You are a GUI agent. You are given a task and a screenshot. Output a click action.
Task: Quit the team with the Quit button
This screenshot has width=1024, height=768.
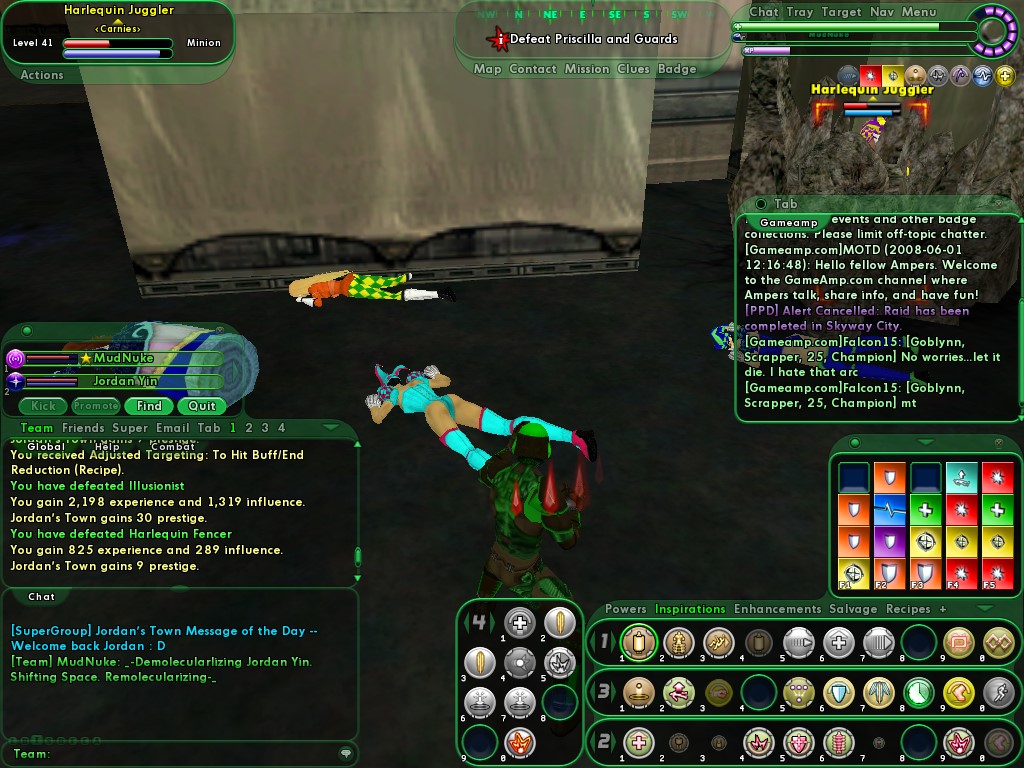(202, 406)
